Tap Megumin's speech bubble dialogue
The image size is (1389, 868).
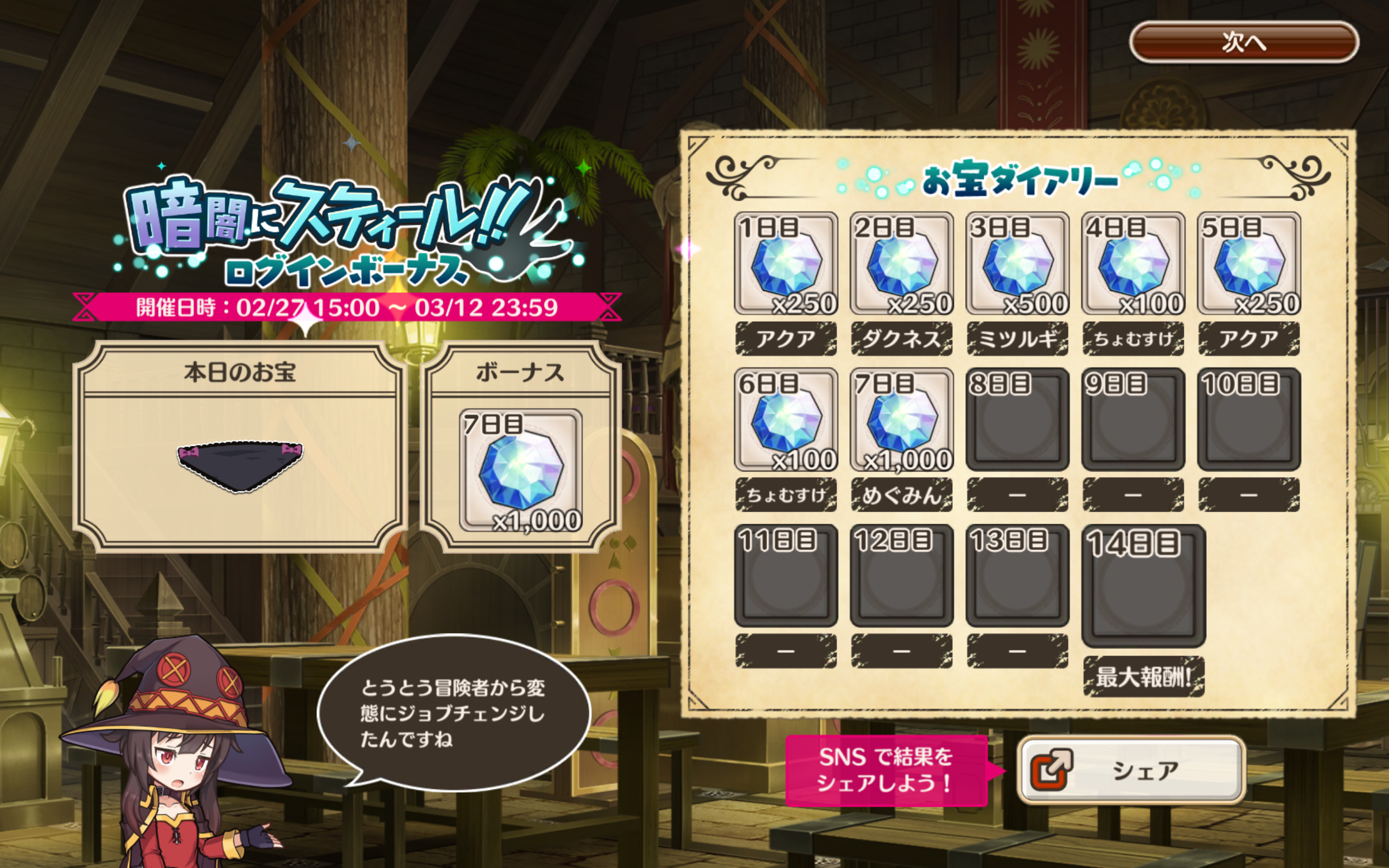point(454,713)
